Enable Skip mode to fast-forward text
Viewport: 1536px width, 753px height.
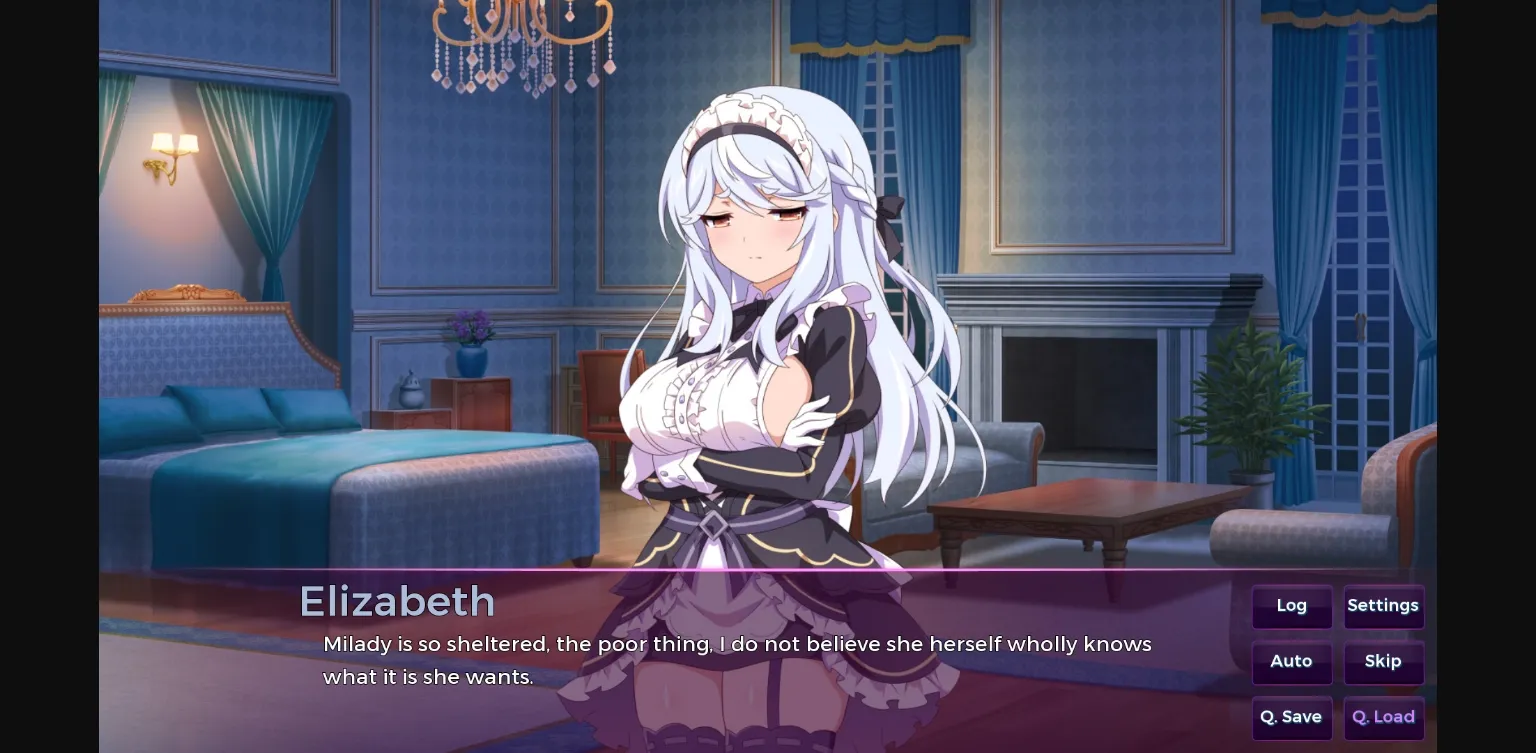[x=1383, y=662]
